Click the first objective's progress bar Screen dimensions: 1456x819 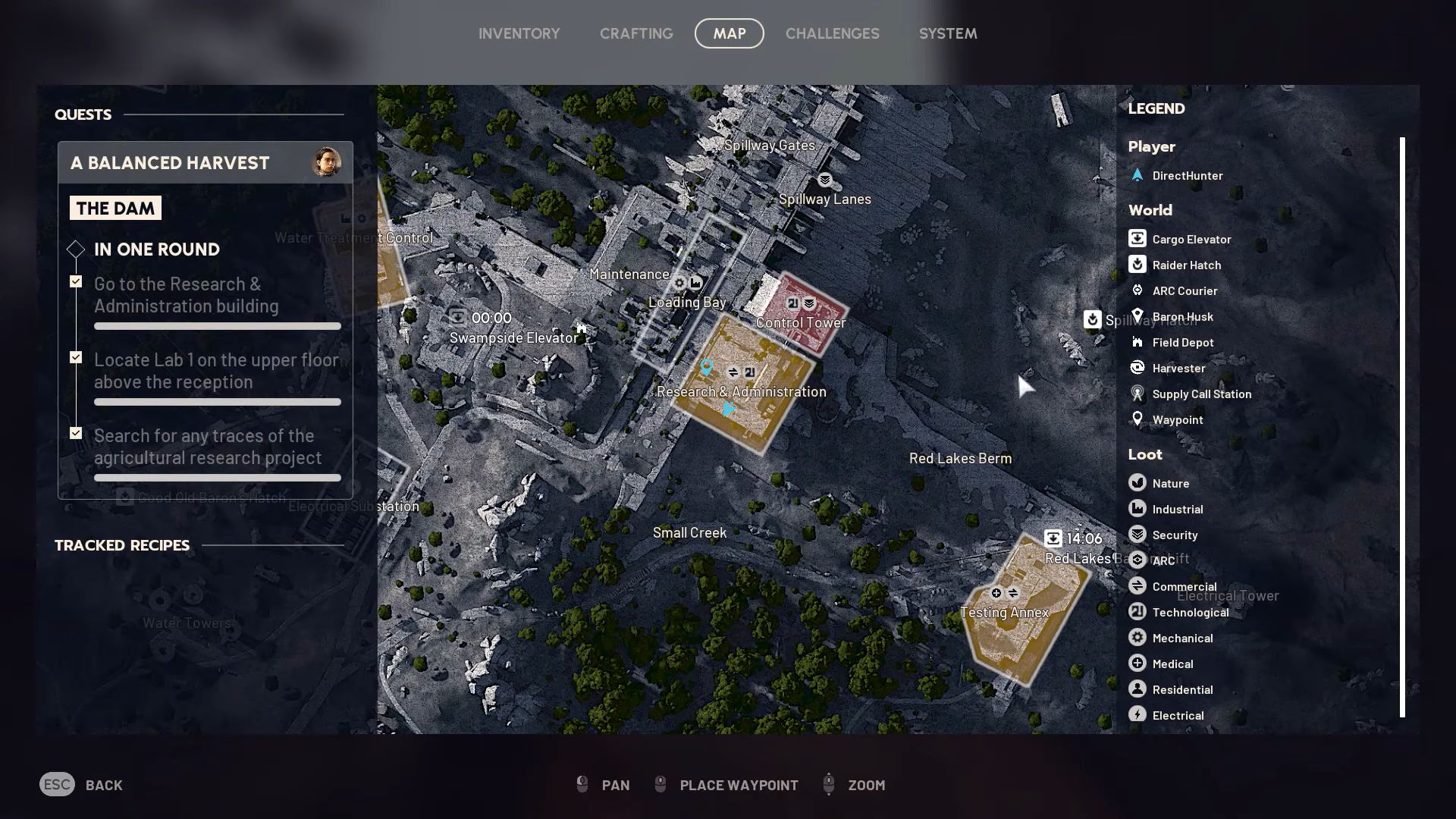217,325
